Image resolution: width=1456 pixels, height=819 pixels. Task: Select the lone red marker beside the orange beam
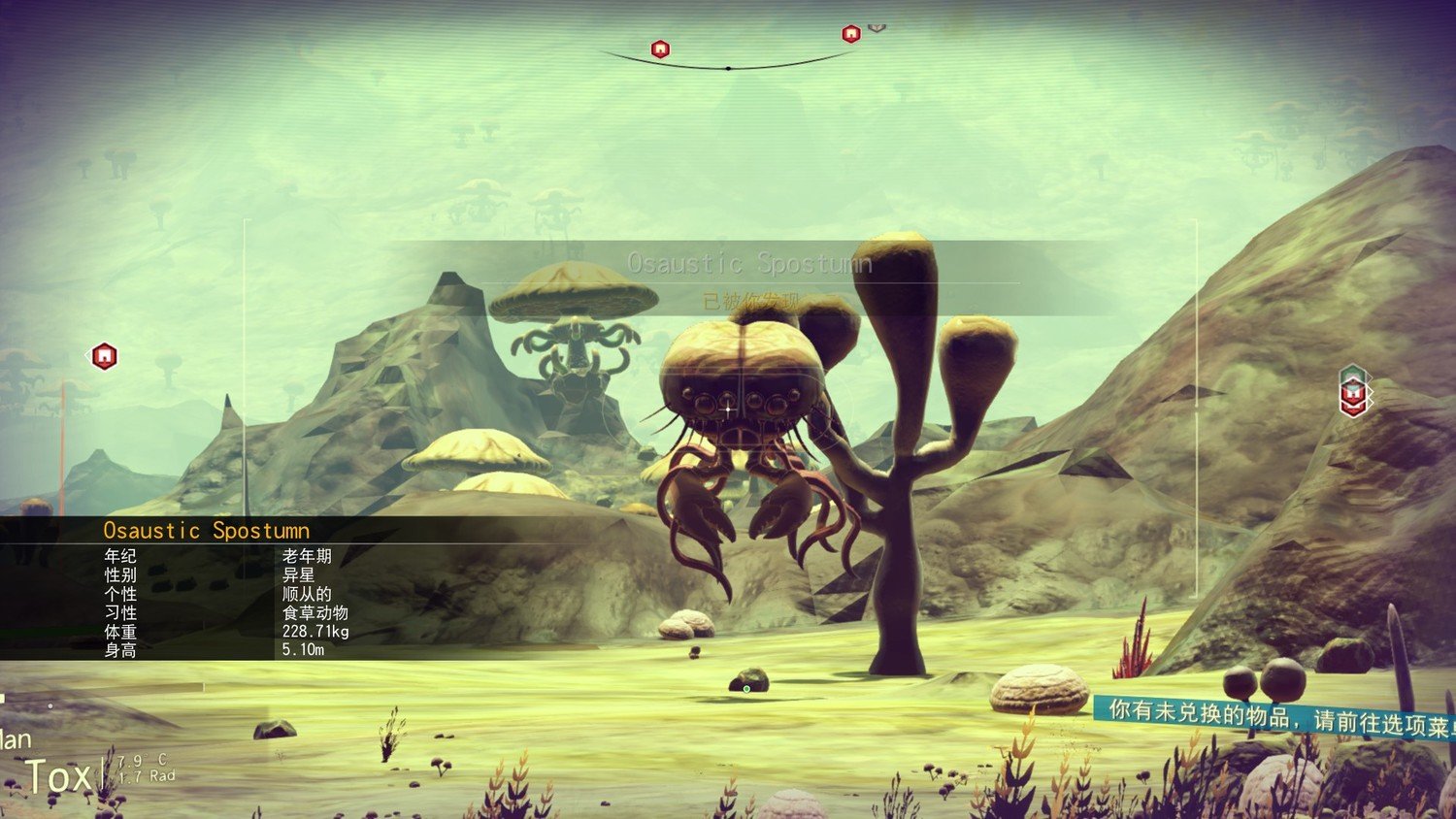(x=105, y=356)
